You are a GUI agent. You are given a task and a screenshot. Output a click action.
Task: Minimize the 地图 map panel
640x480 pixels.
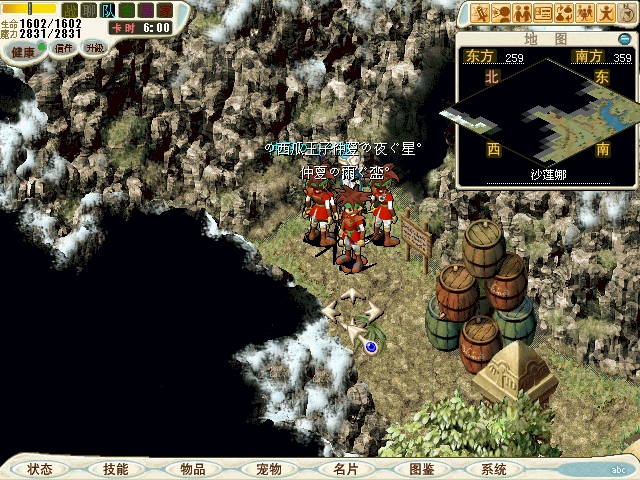point(625,39)
